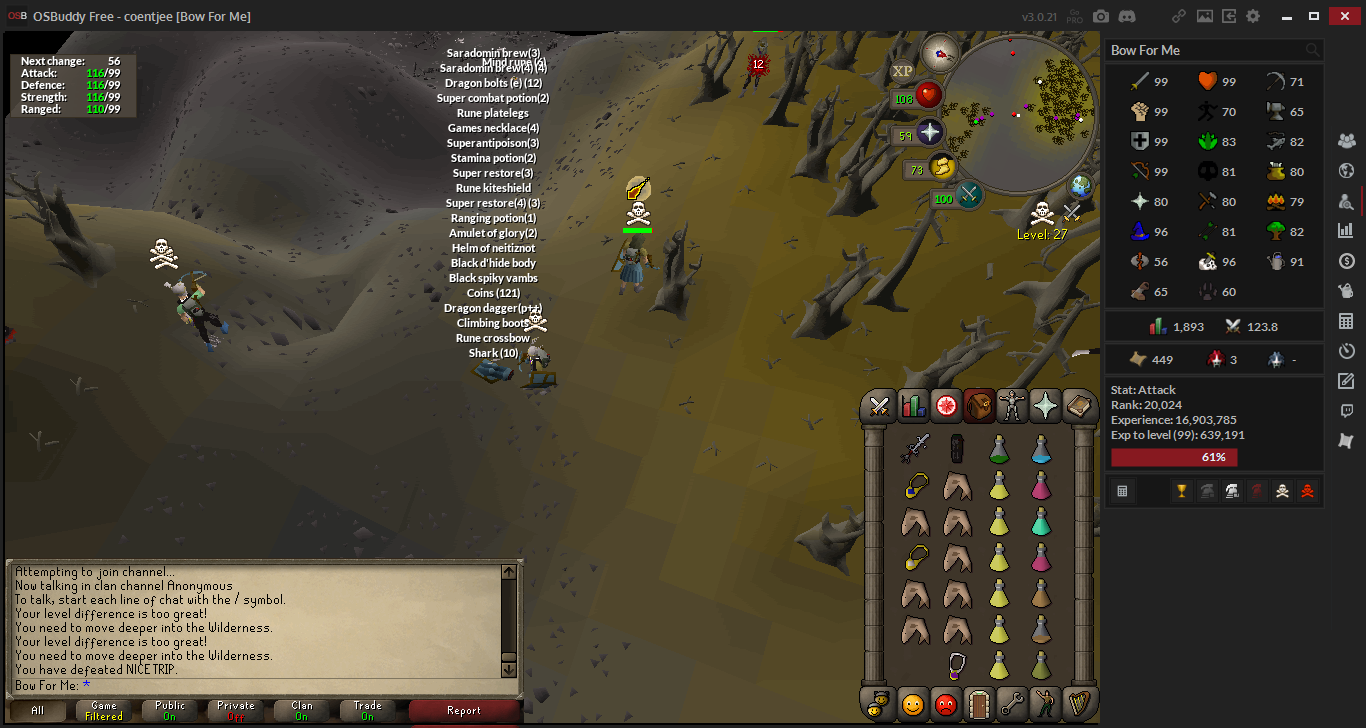Select the dragon dagger in inventory
1366x728 pixels.
pyautogui.click(x=914, y=449)
